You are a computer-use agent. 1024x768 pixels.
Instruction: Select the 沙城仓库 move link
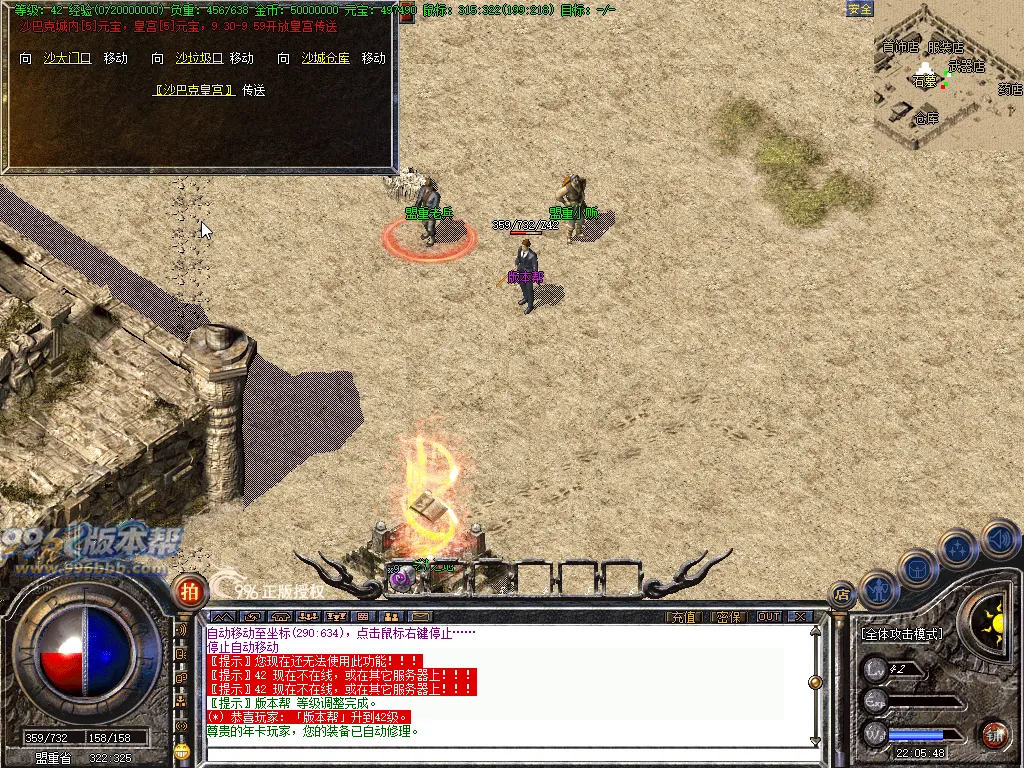click(x=326, y=59)
